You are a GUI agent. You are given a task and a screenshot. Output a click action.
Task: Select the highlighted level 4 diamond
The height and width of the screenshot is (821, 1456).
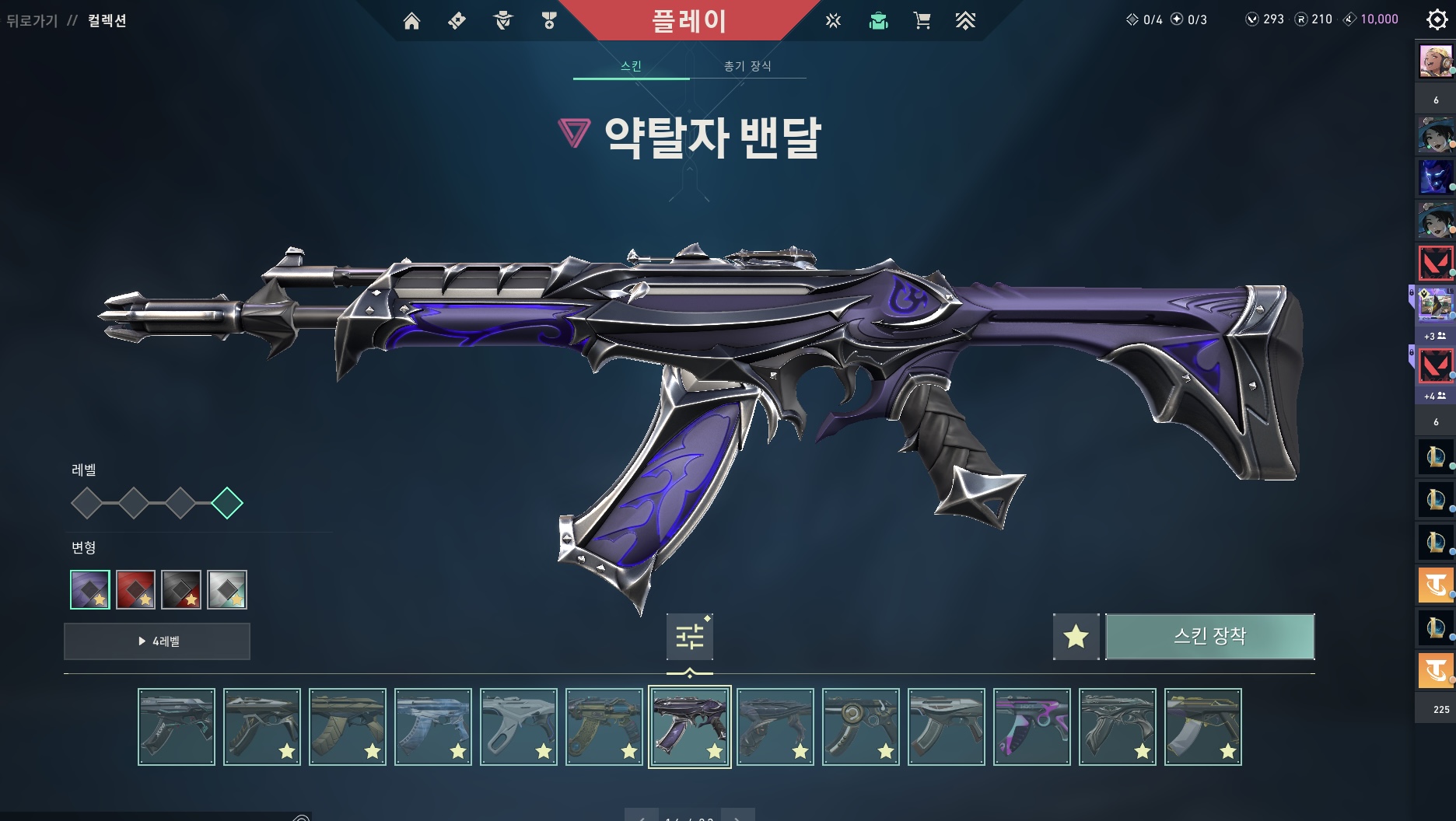[227, 503]
